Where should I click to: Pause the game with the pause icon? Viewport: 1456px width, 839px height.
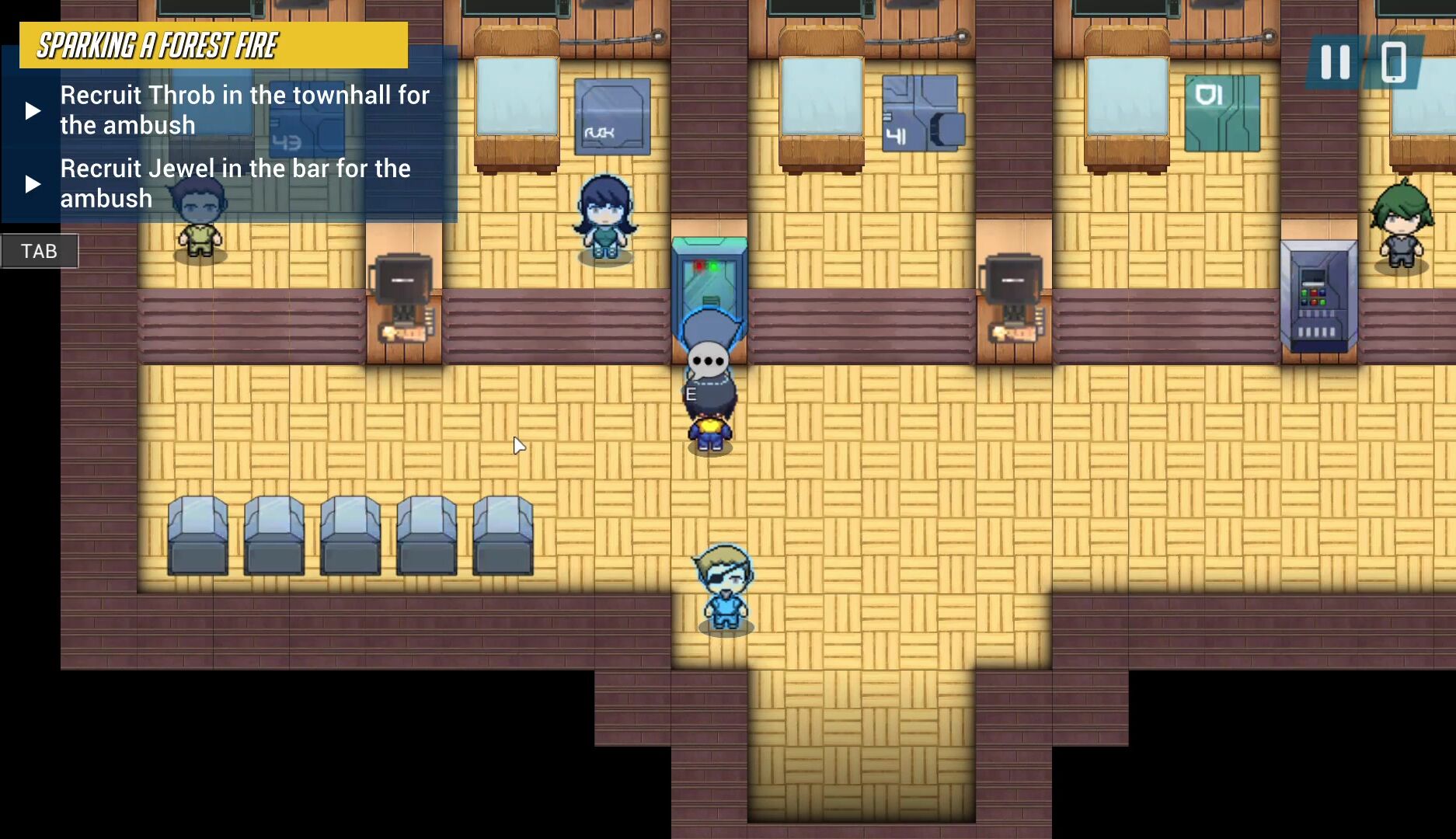click(x=1335, y=62)
